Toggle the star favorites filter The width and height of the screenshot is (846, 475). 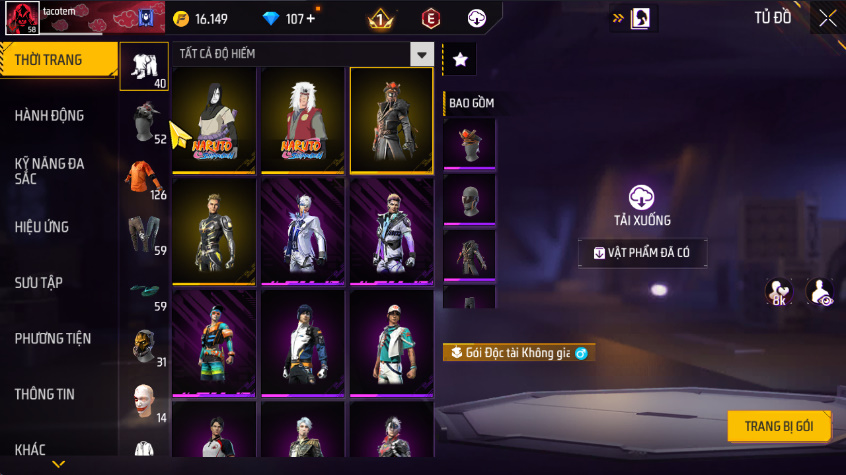(460, 60)
